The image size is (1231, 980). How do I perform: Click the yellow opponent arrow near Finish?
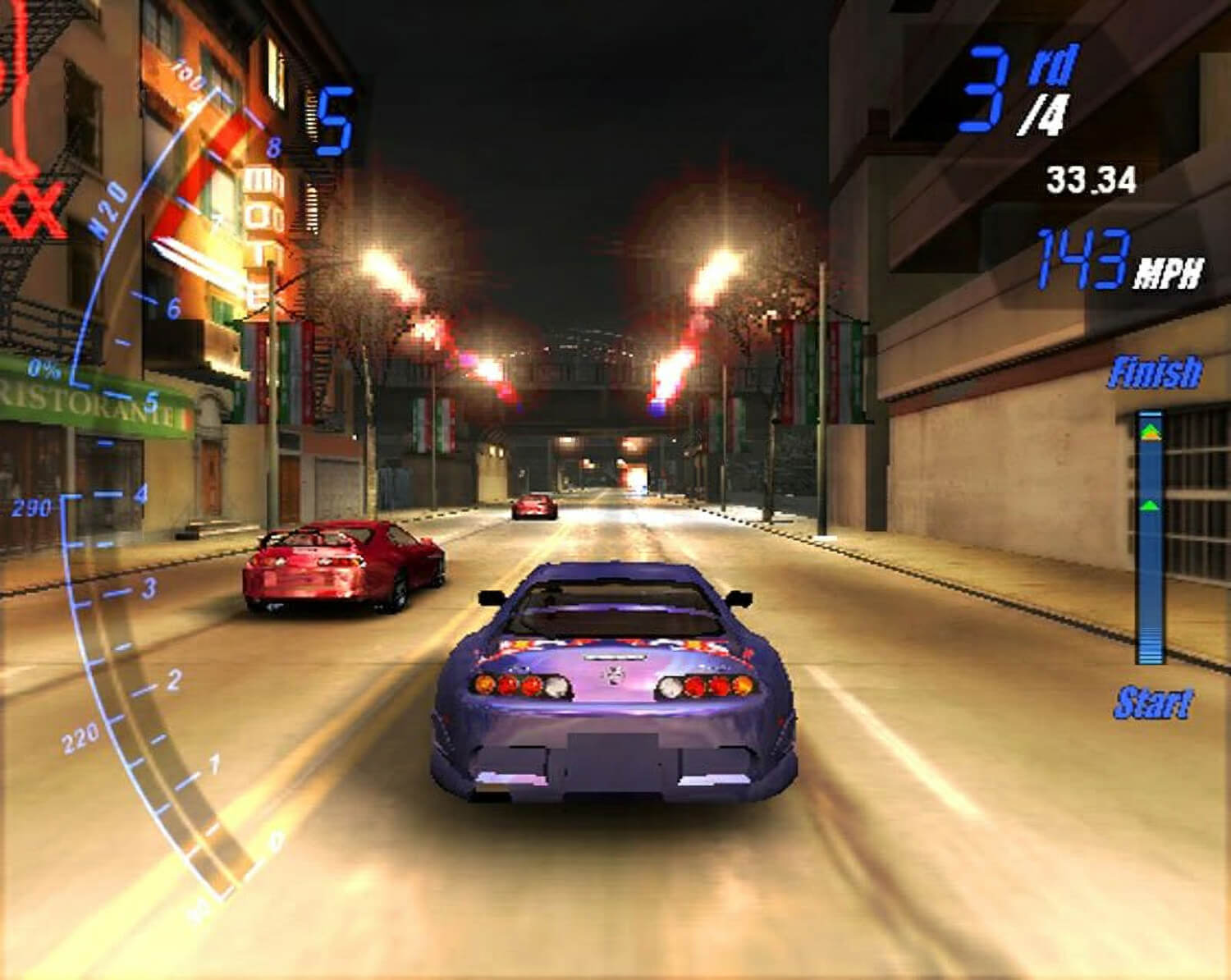1148,433
